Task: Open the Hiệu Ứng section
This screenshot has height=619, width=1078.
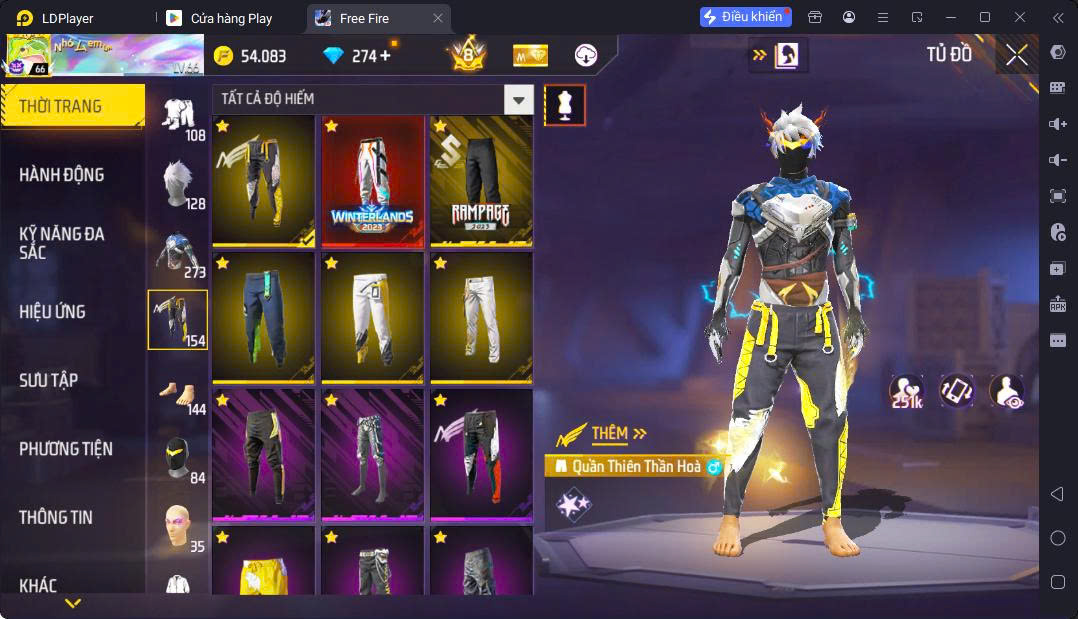Action: pyautogui.click(x=52, y=312)
